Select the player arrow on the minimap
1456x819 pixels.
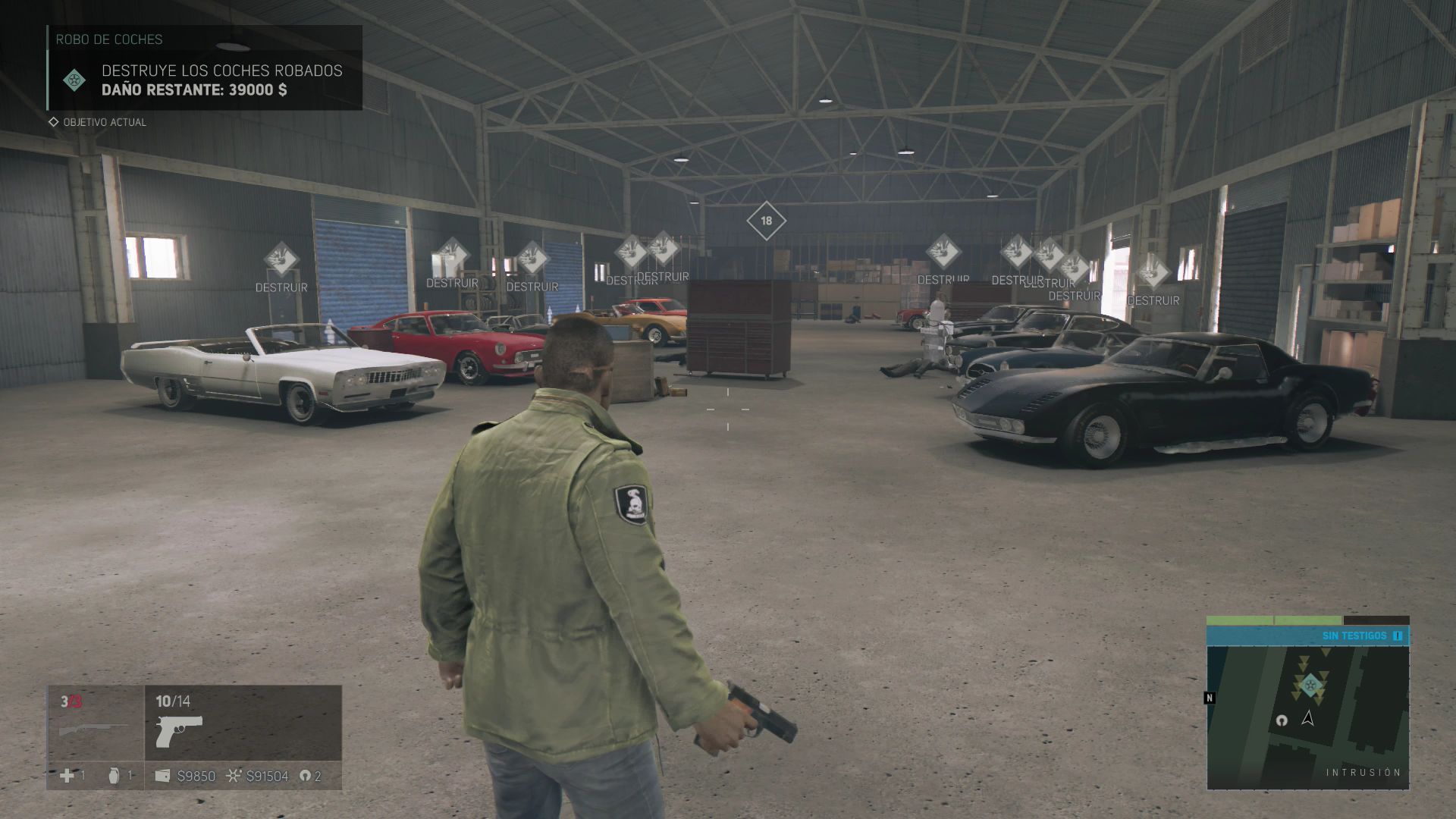click(1307, 717)
